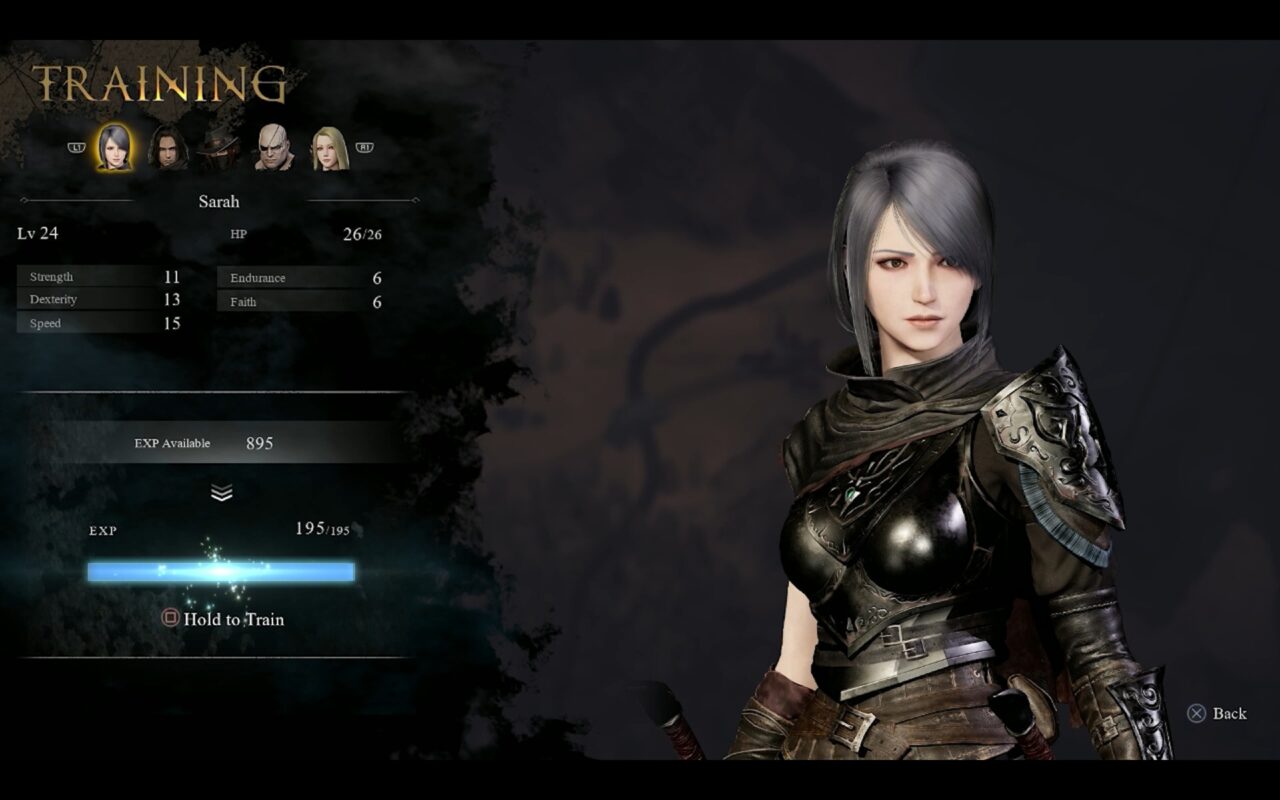Choose the masked character wearing a hat
Screen dimensions: 1280x800
click(x=219, y=148)
